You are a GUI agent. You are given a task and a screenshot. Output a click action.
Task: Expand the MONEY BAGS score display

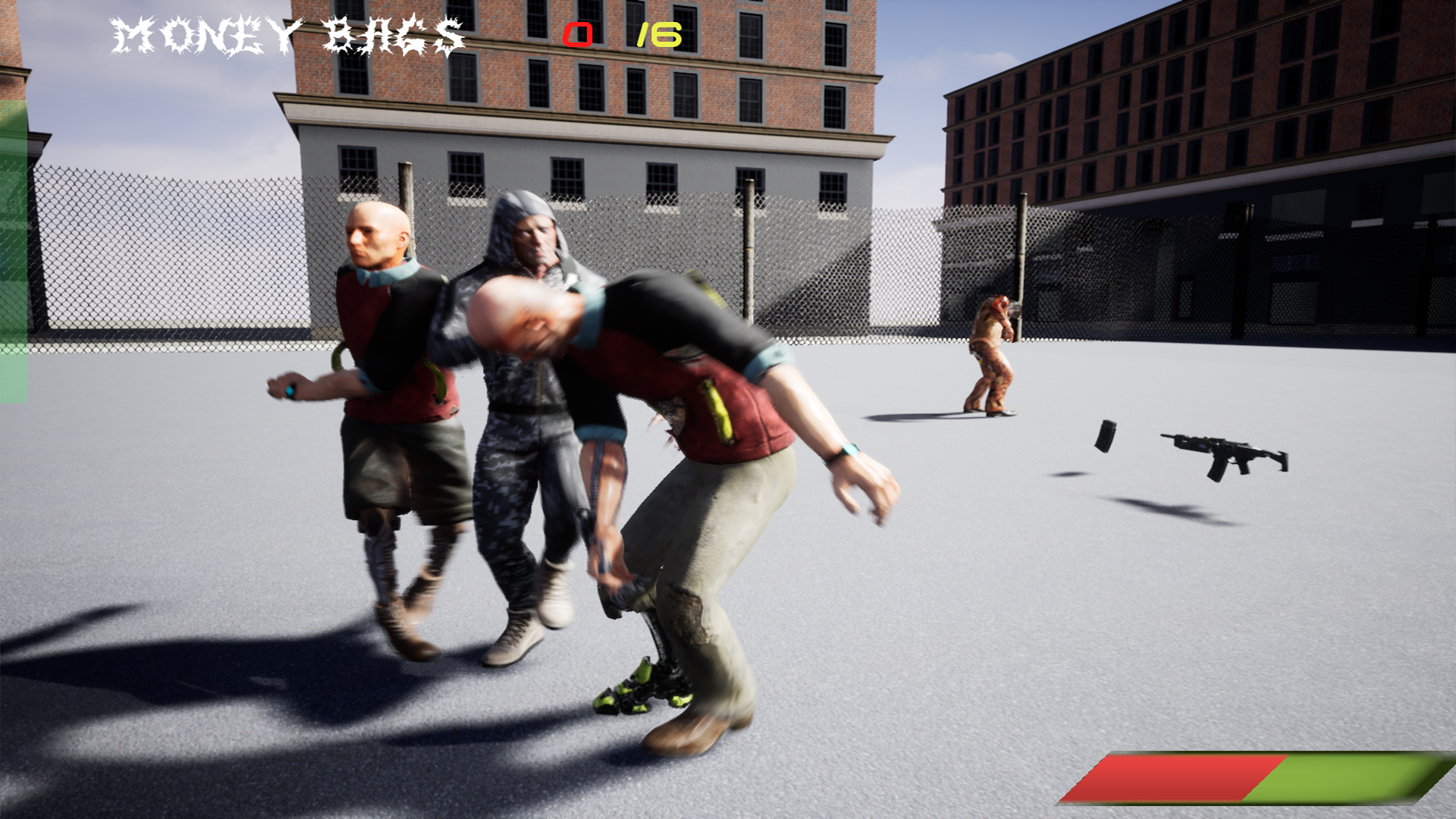point(287,32)
